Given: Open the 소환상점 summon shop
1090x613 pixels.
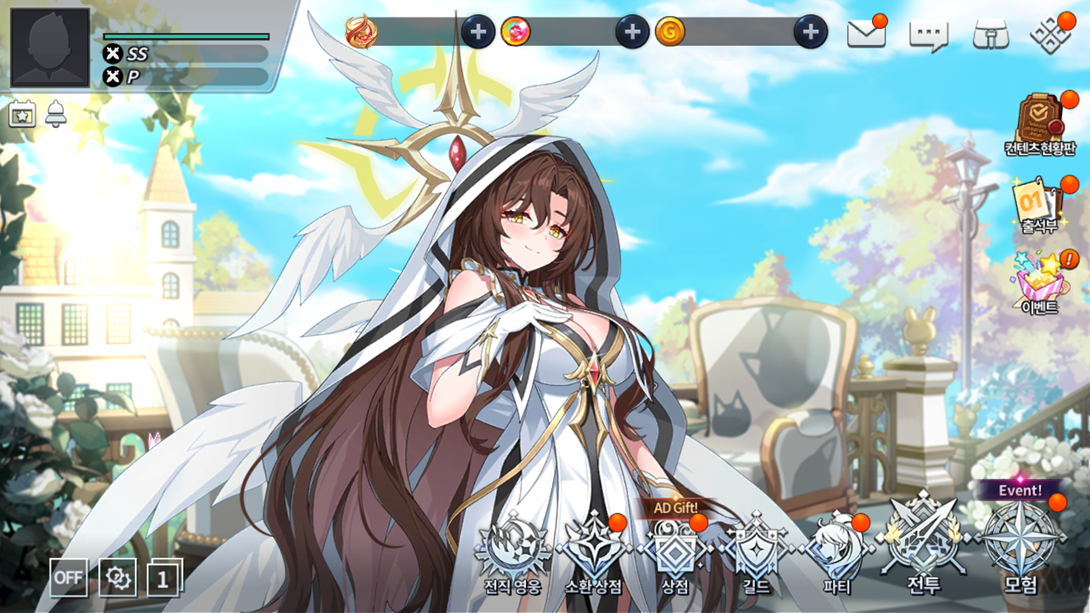Looking at the screenshot, I should point(593,555).
